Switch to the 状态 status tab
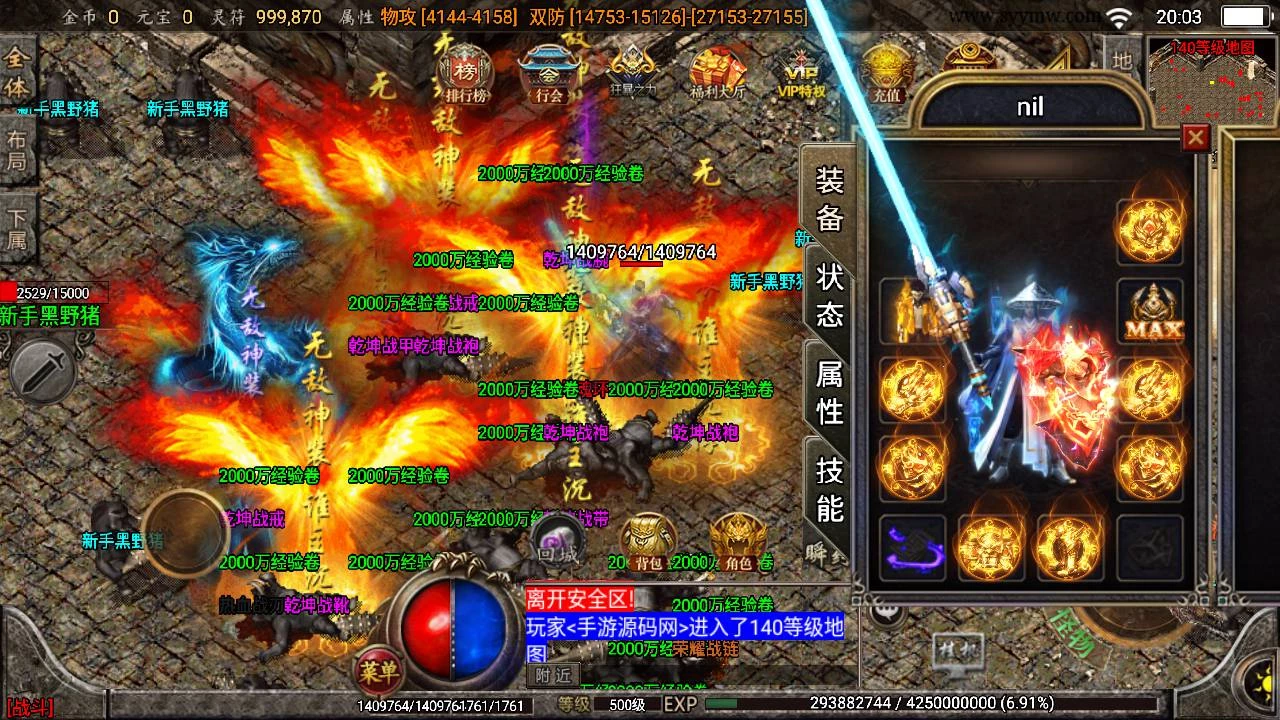The width and height of the screenshot is (1280, 720). click(x=830, y=294)
